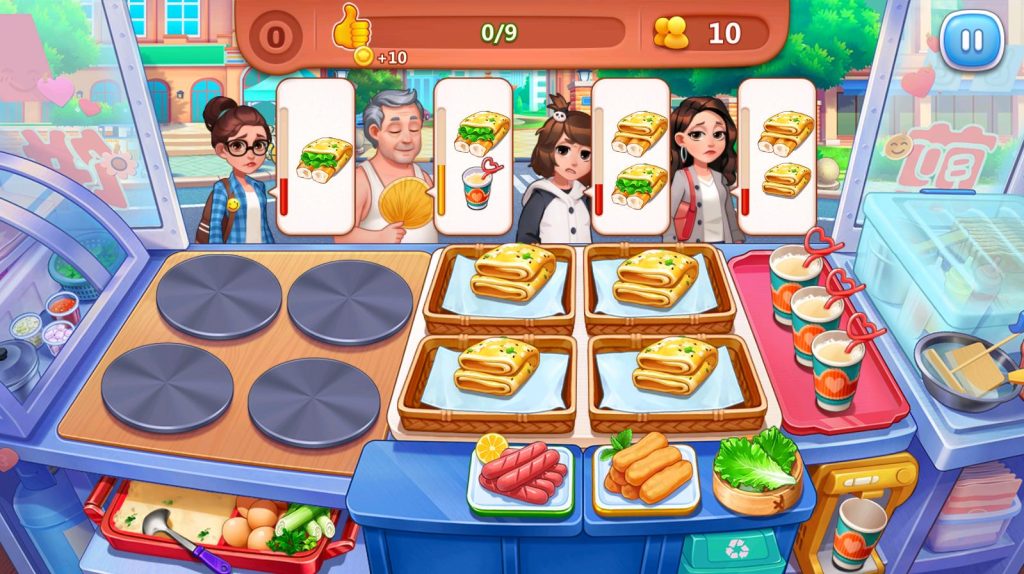Select the plate of red sausages
Viewport: 1024px width, 574px height.
[x=521, y=473]
